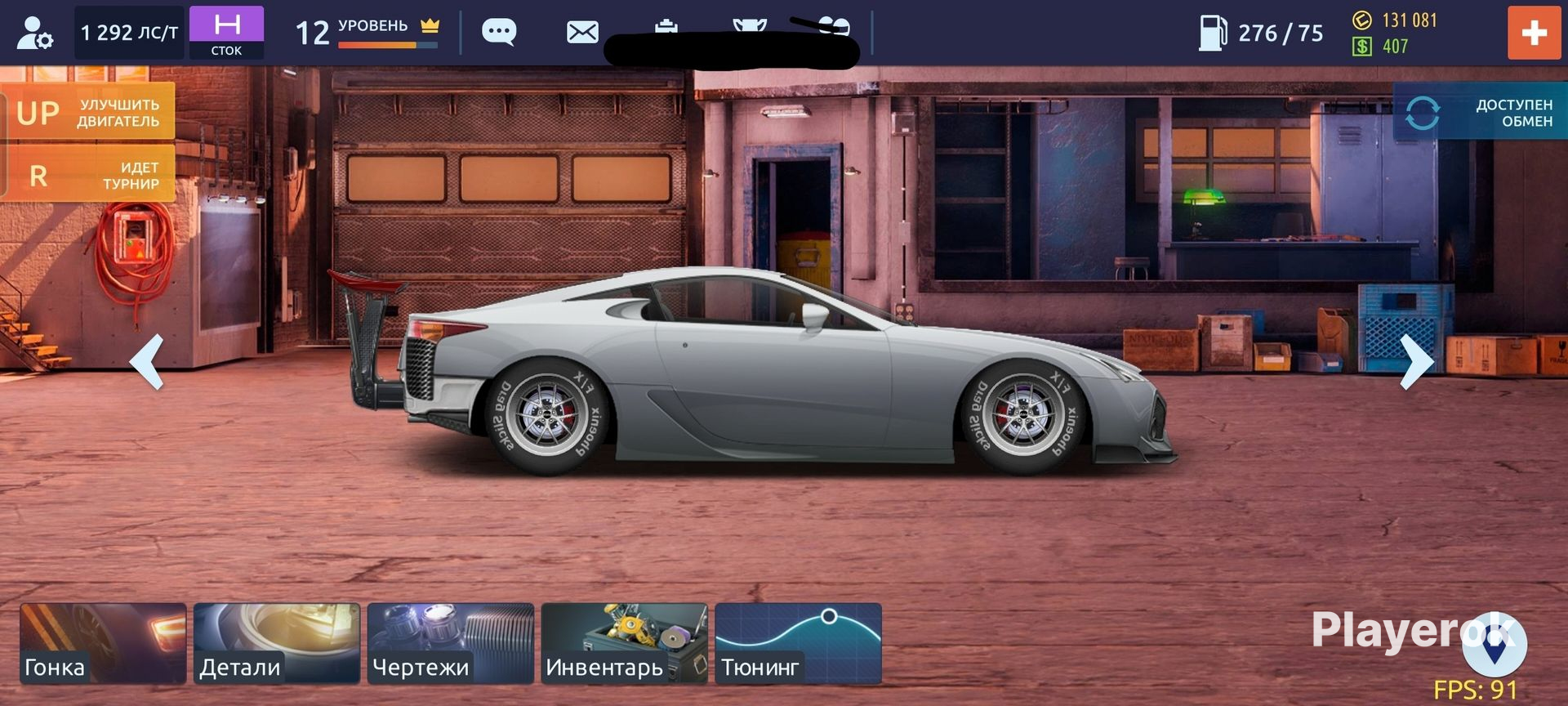Open the profile settings icon

[x=34, y=33]
